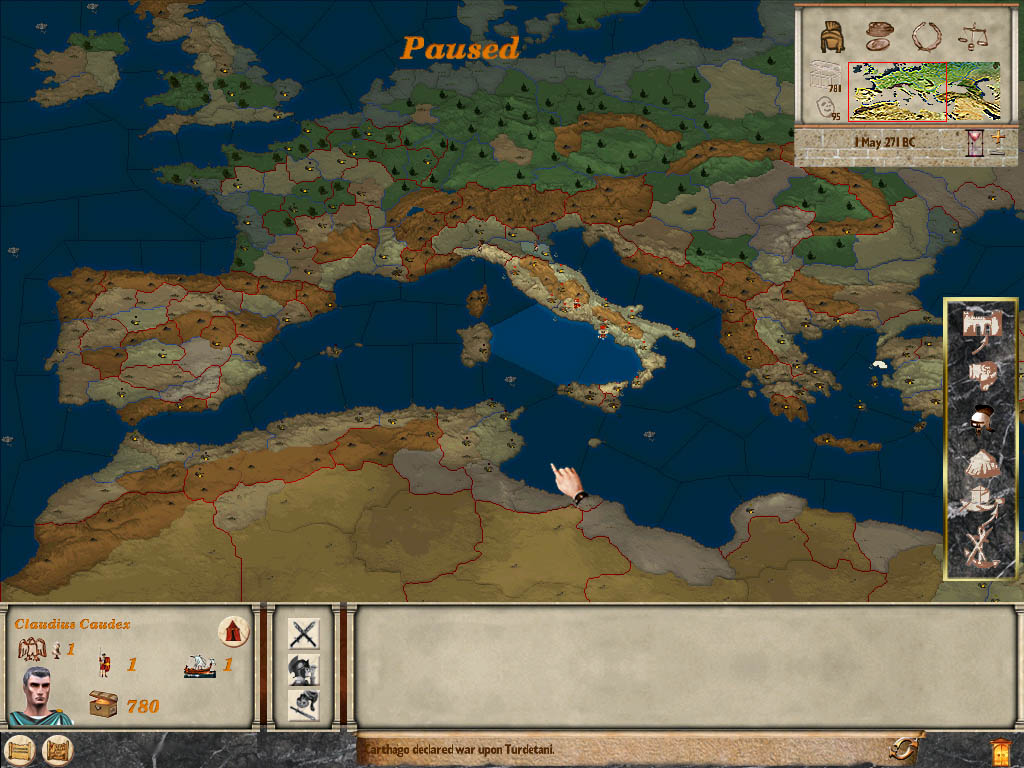The height and width of the screenshot is (768, 1024).
Task: Select the tent camp icon in the sidebar
Action: (981, 463)
